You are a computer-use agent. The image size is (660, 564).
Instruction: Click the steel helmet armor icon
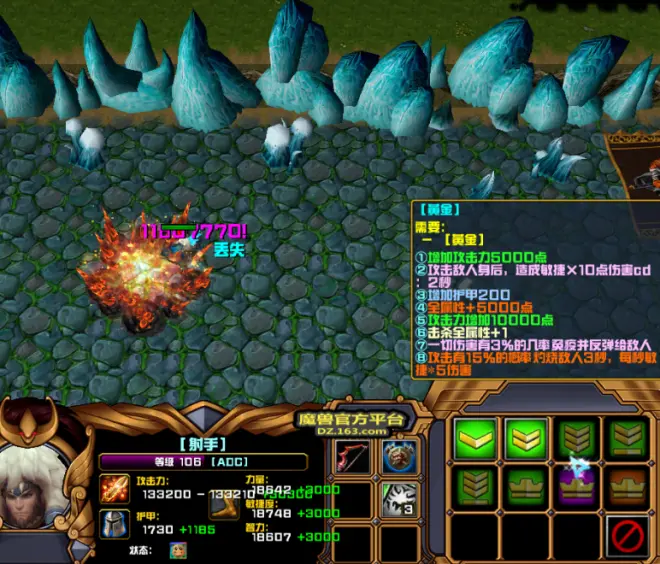point(113,523)
